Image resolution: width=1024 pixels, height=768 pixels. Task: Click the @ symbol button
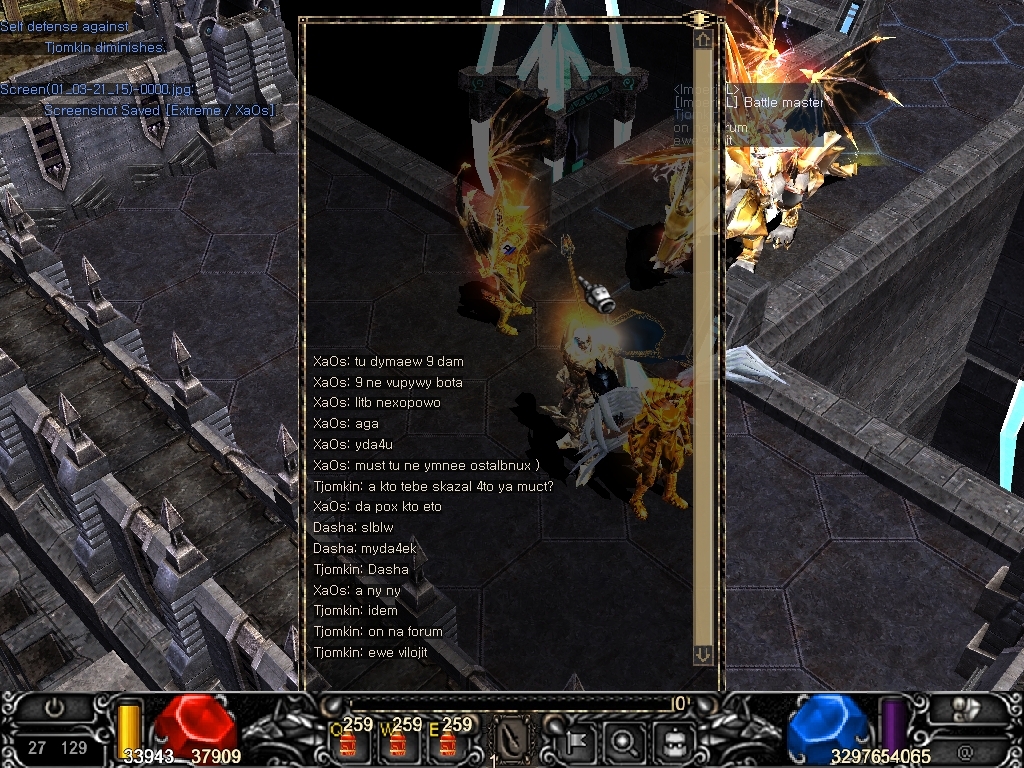click(964, 749)
